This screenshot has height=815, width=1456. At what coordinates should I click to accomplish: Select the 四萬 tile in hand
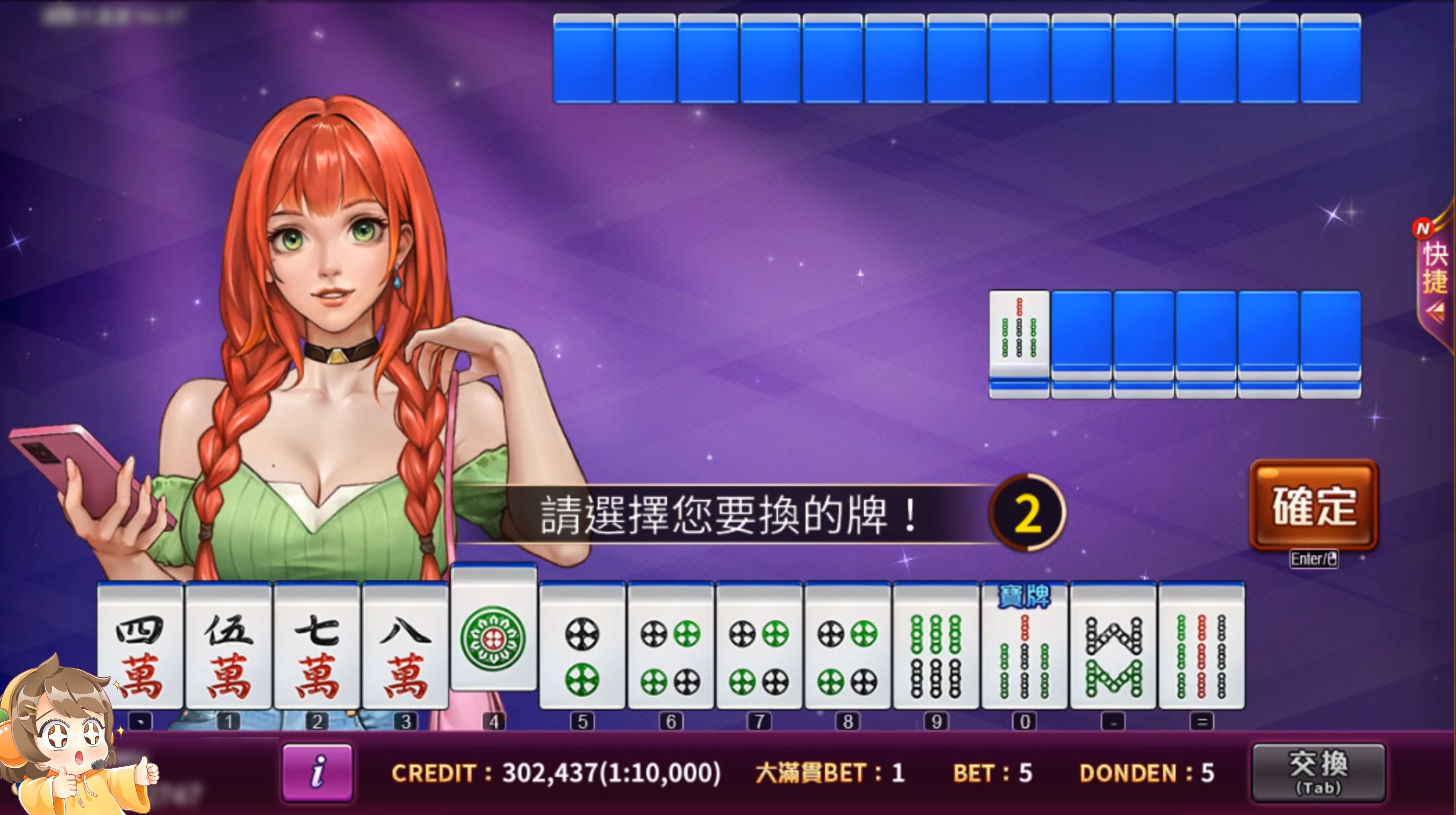coord(140,647)
